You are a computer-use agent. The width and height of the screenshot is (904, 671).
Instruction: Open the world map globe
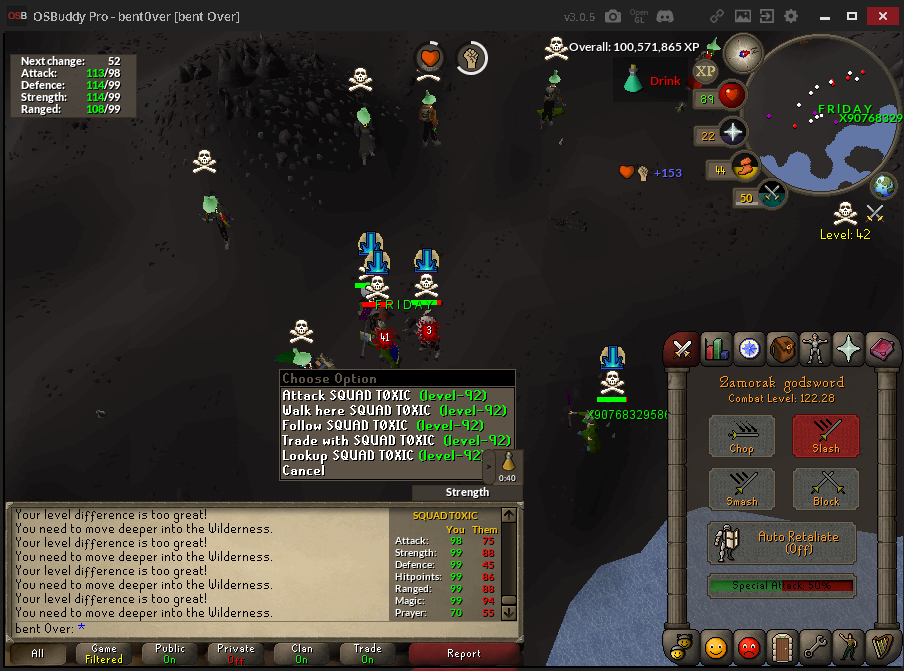884,185
